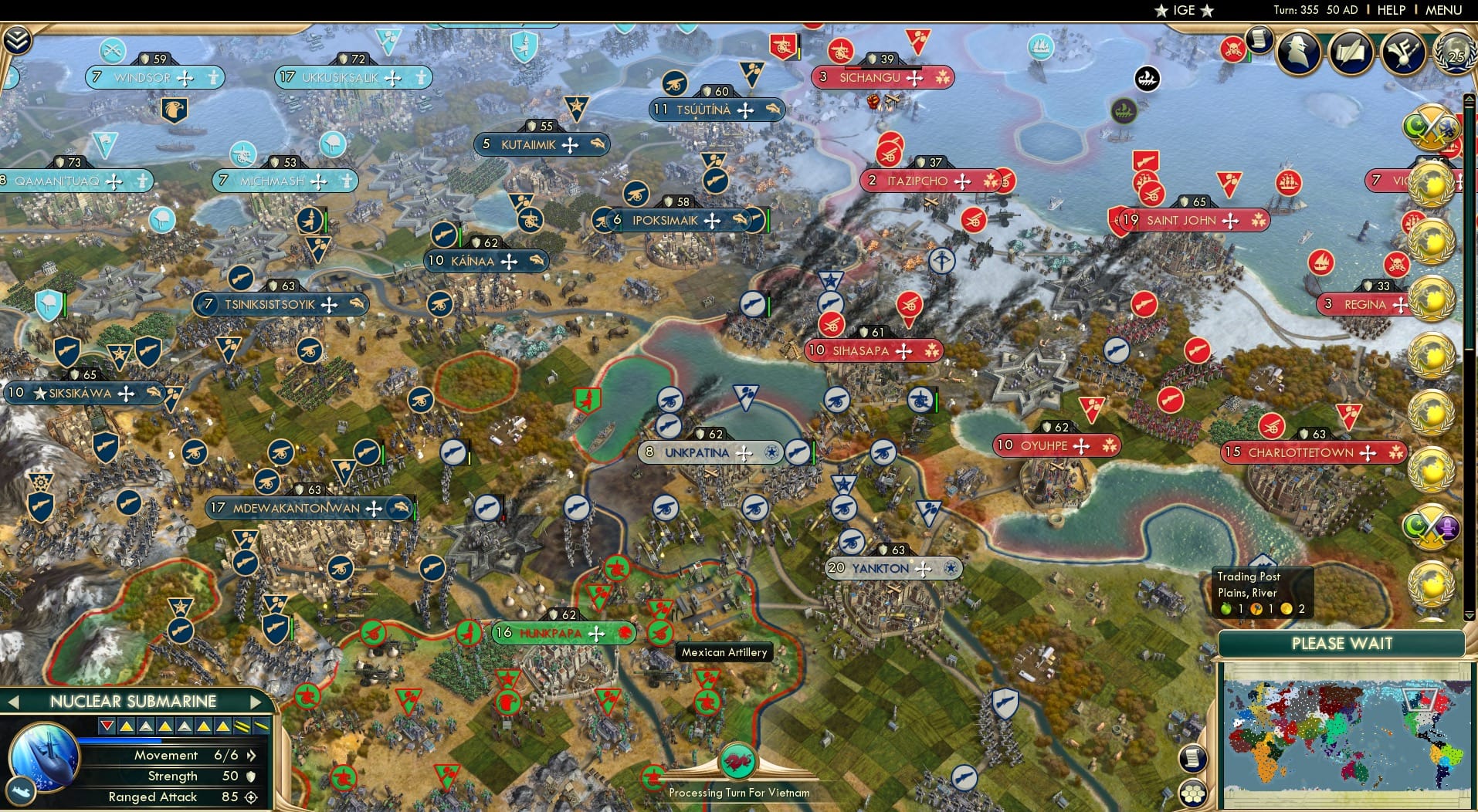Select the Nuclear Submarine unit portrait
1478x812 pixels.
click(42, 760)
